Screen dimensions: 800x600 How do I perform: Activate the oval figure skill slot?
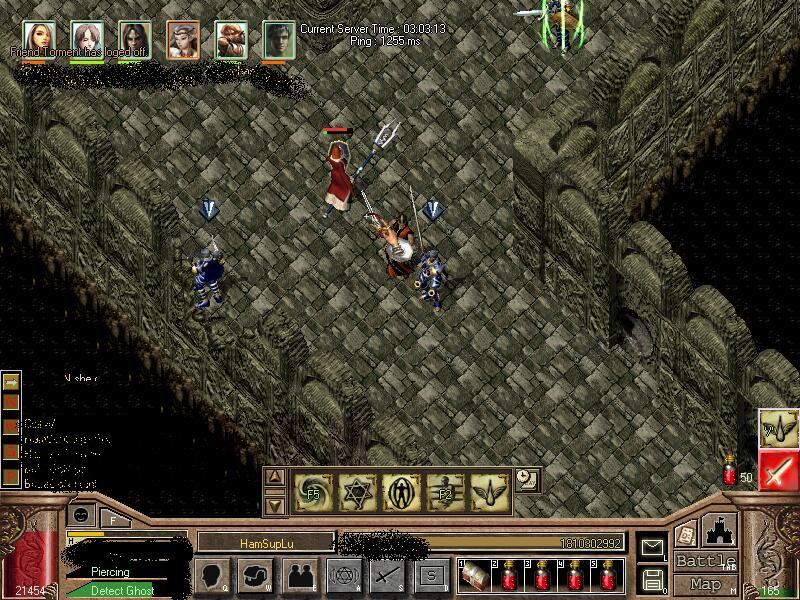coord(401,491)
